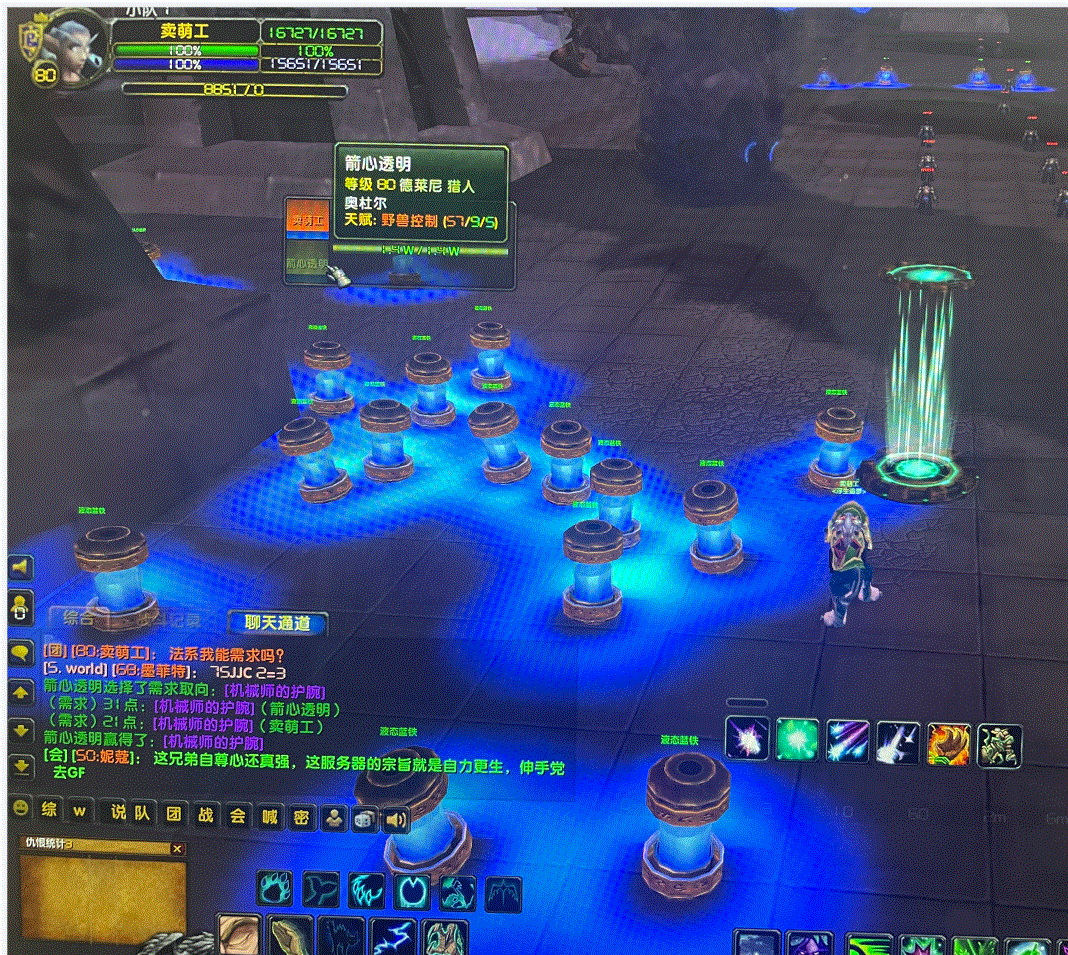The width and height of the screenshot is (1068, 955).
Task: Switch to the 聊天通道 chat tab
Action: tap(277, 623)
